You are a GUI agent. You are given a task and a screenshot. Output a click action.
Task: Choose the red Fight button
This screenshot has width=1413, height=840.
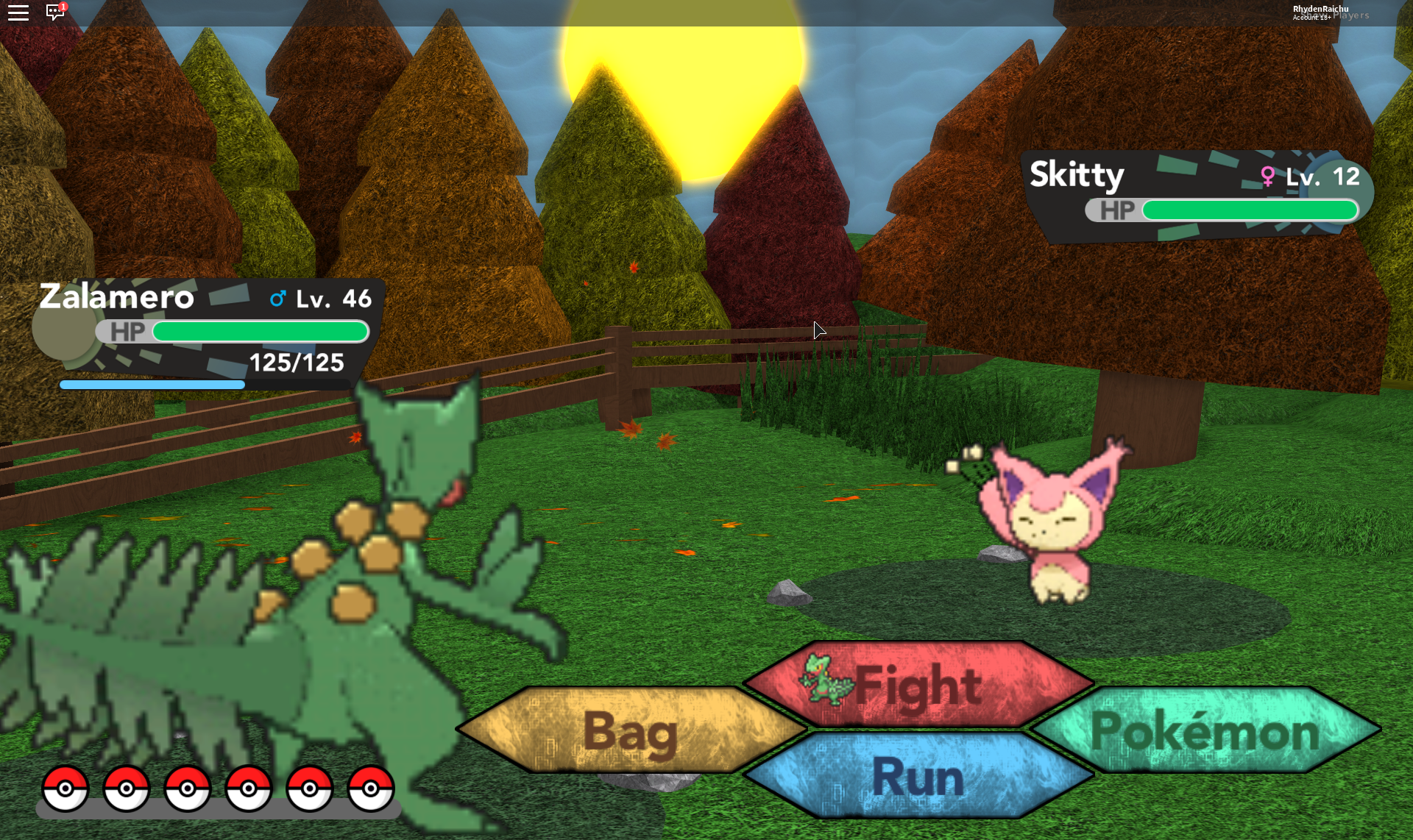918,685
